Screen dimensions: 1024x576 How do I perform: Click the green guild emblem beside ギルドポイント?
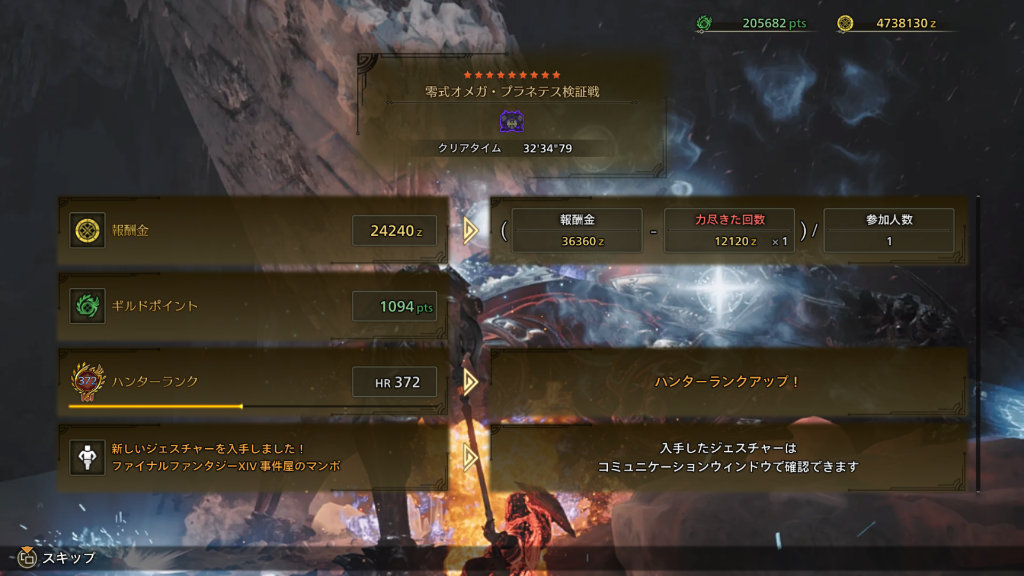pyautogui.click(x=87, y=306)
